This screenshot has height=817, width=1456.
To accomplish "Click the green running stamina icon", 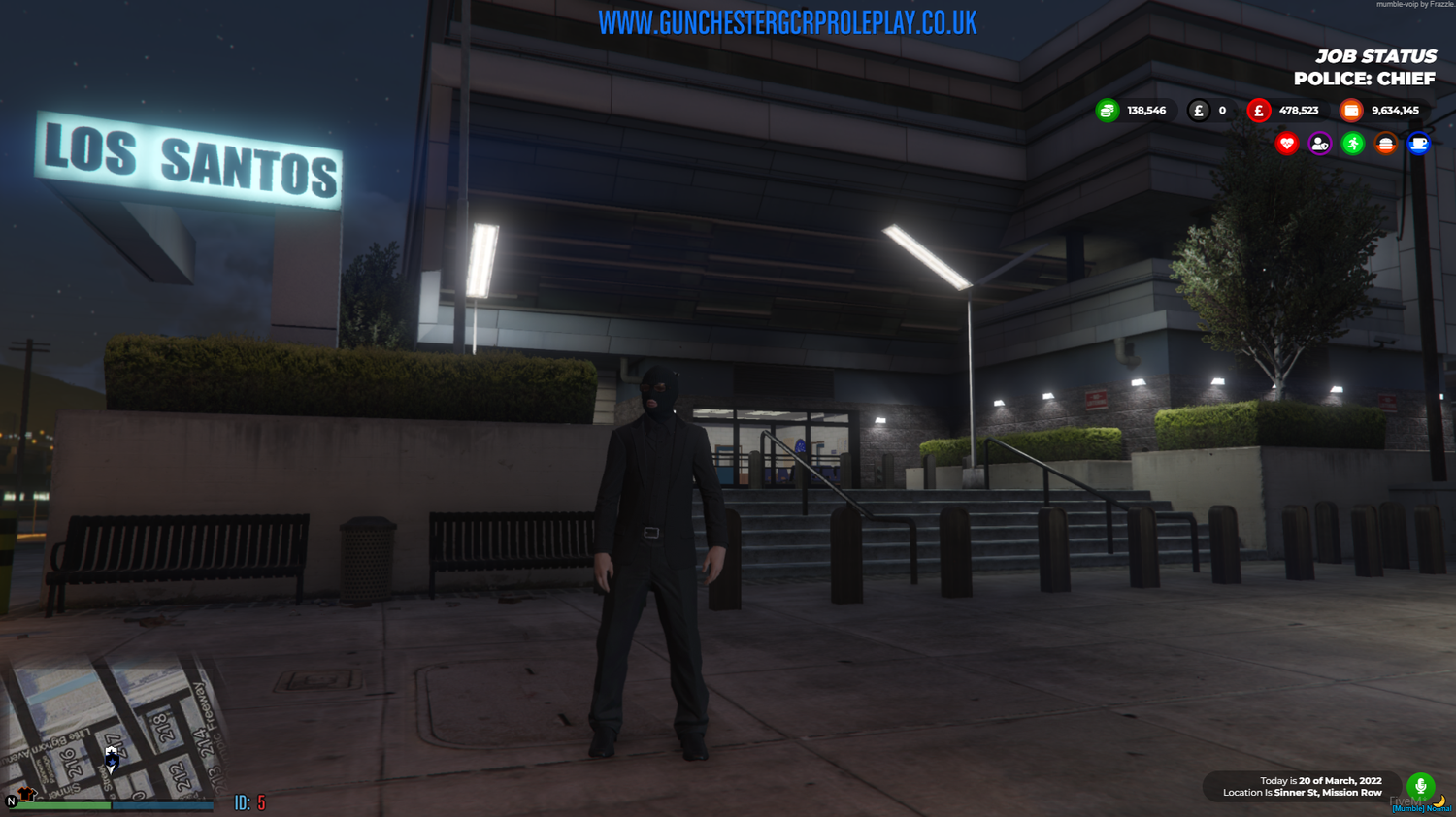I will (1353, 143).
